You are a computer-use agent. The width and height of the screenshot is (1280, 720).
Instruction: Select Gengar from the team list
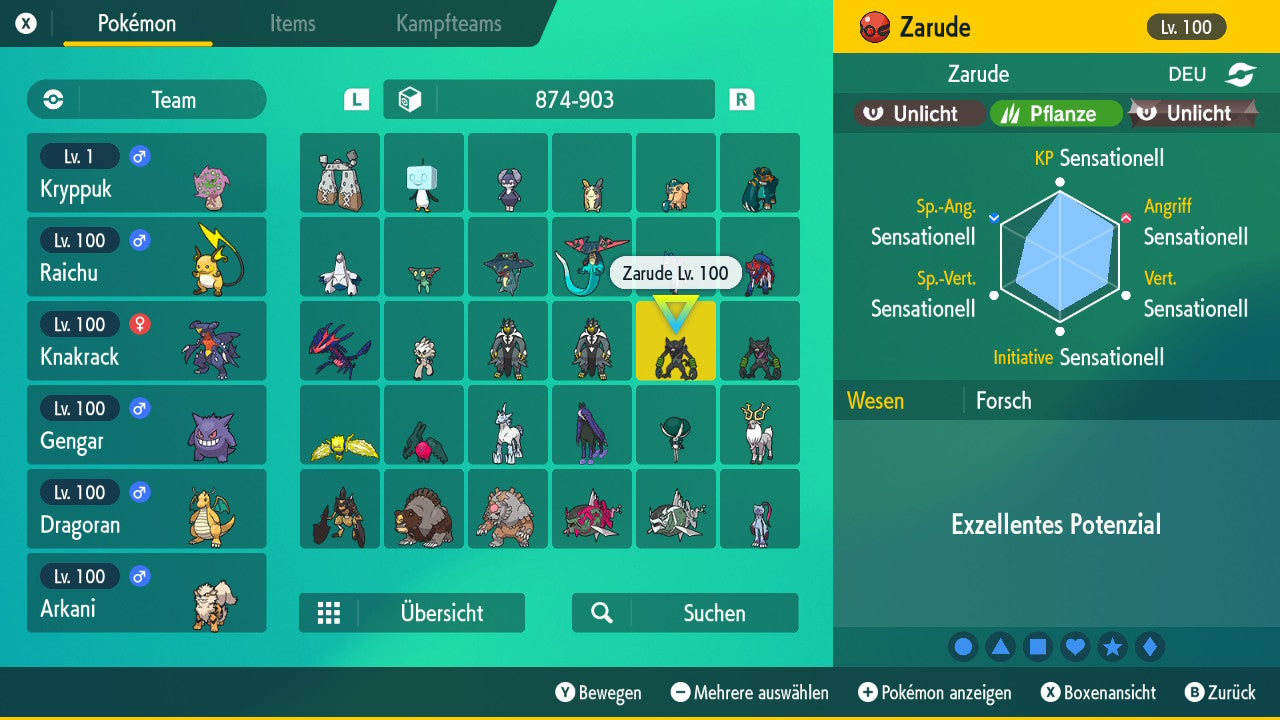146,425
